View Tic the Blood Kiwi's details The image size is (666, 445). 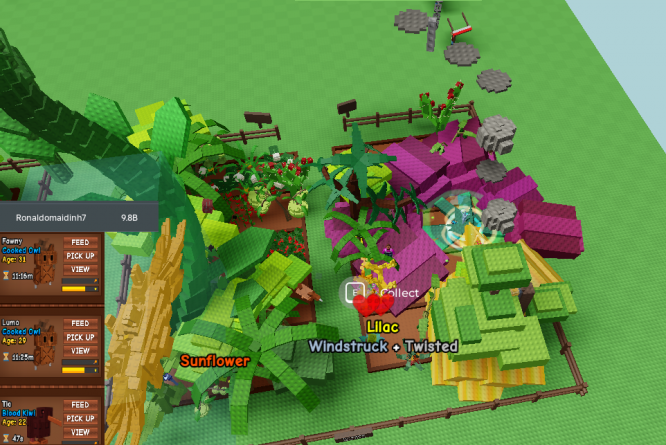pyautogui.click(x=80, y=434)
